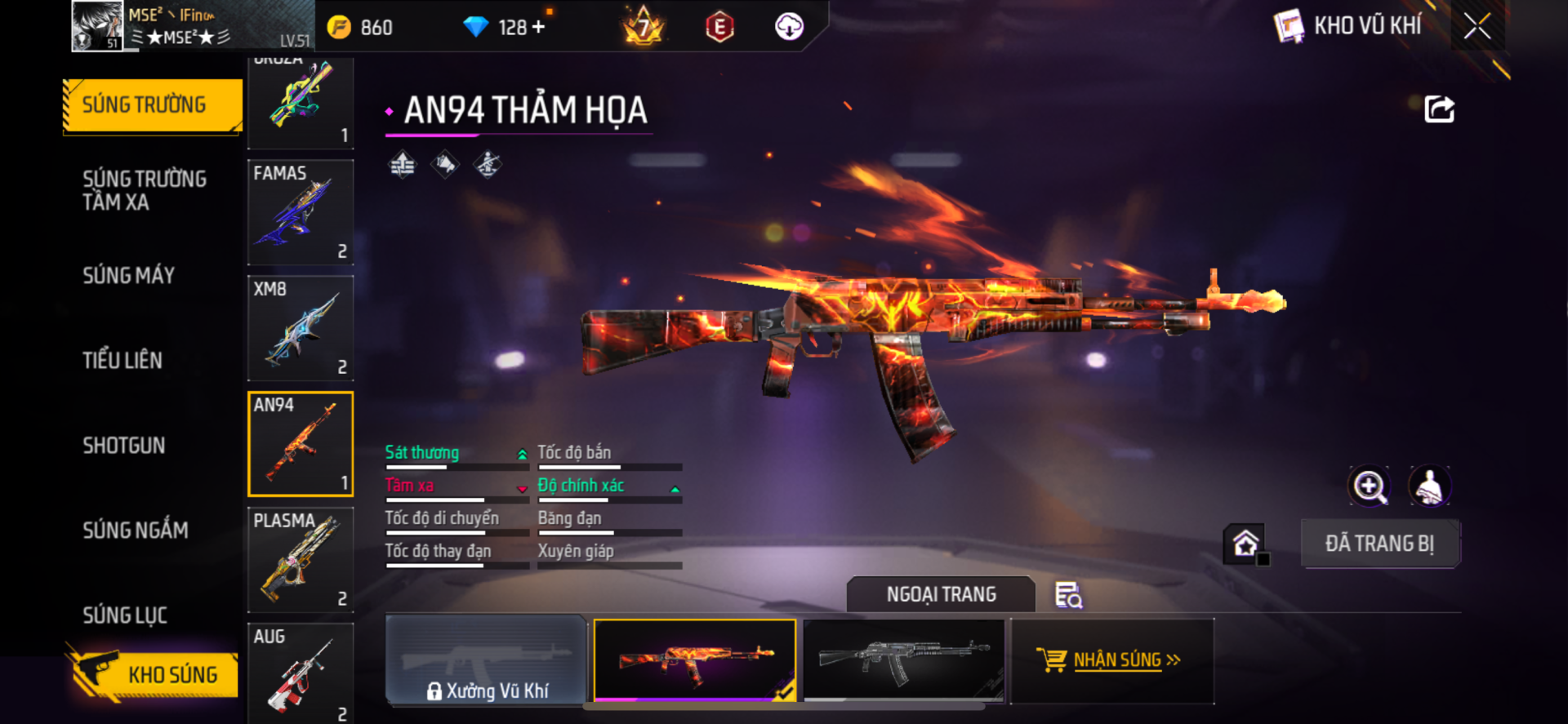Close the weapon armory screen
This screenshot has height=724, width=1568.
tap(1477, 26)
